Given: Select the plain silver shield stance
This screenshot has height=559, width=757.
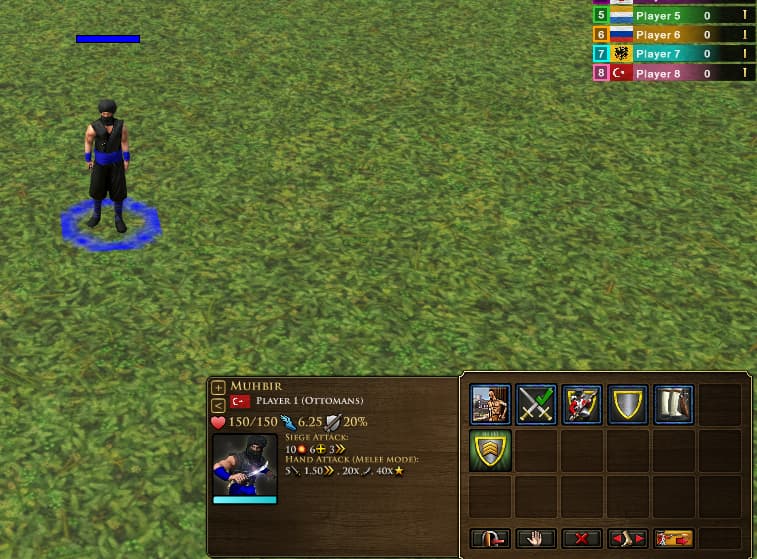Looking at the screenshot, I should (x=628, y=405).
